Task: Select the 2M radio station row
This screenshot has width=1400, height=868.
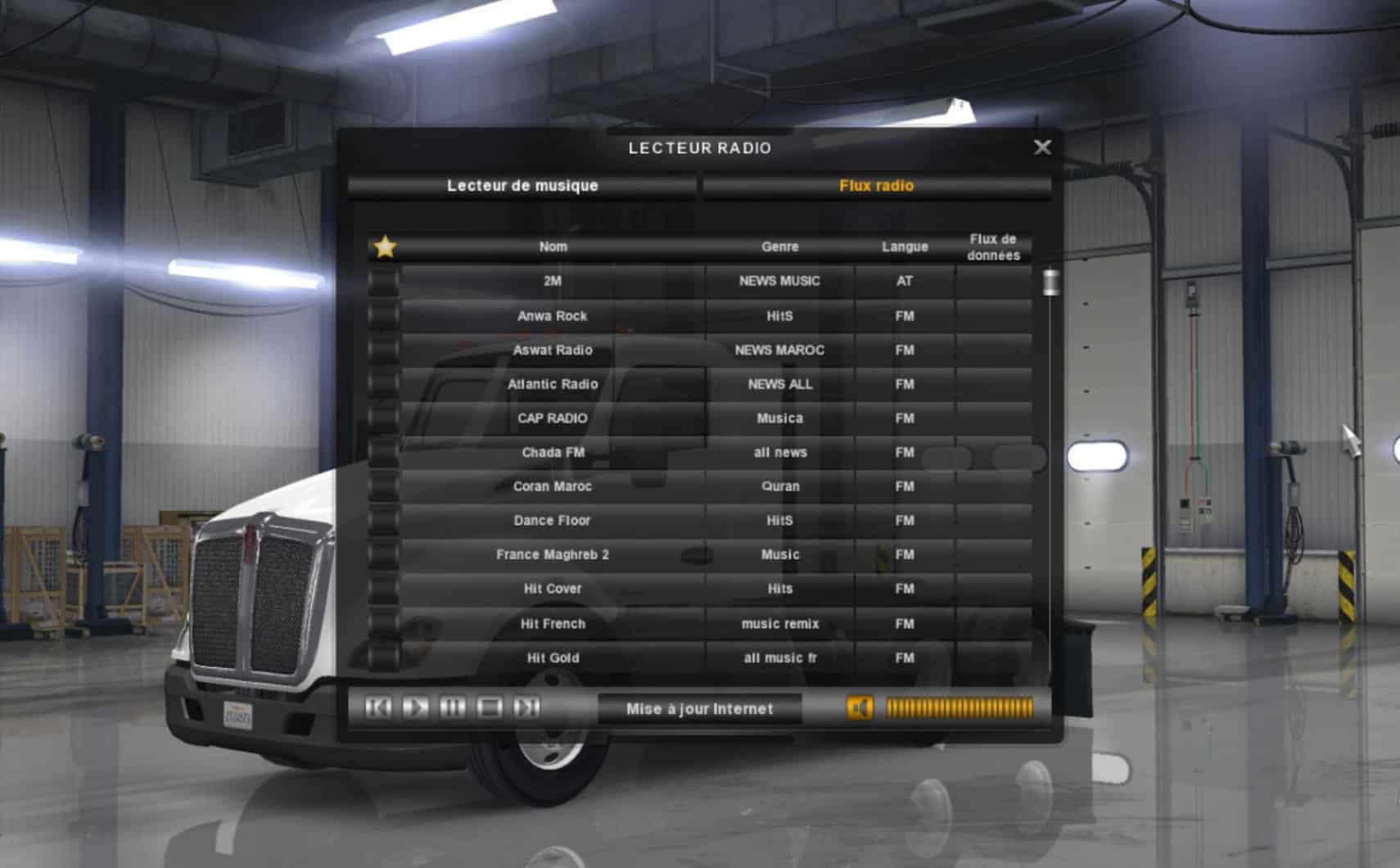Action: pos(553,281)
